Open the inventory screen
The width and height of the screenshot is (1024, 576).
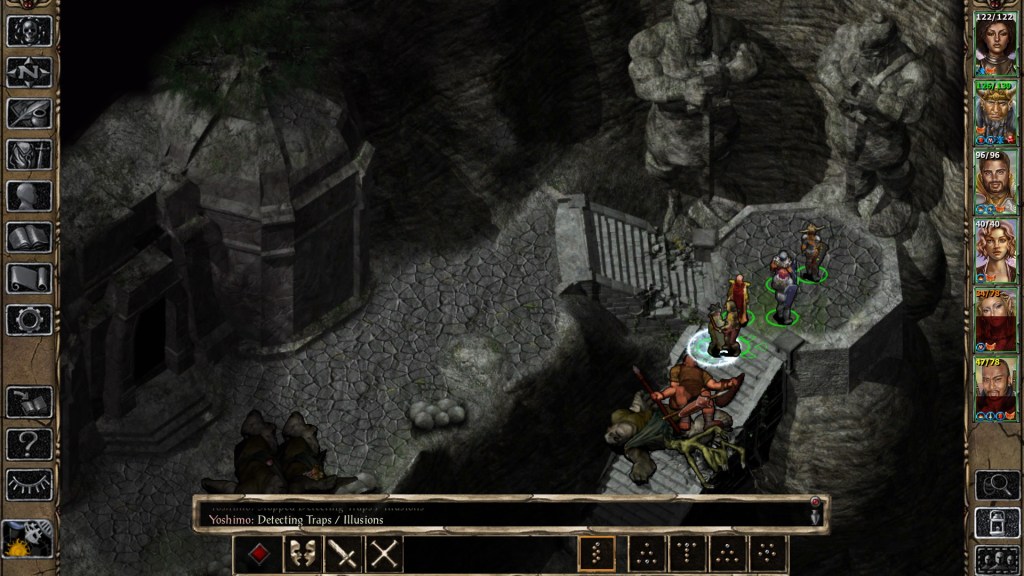point(29,155)
